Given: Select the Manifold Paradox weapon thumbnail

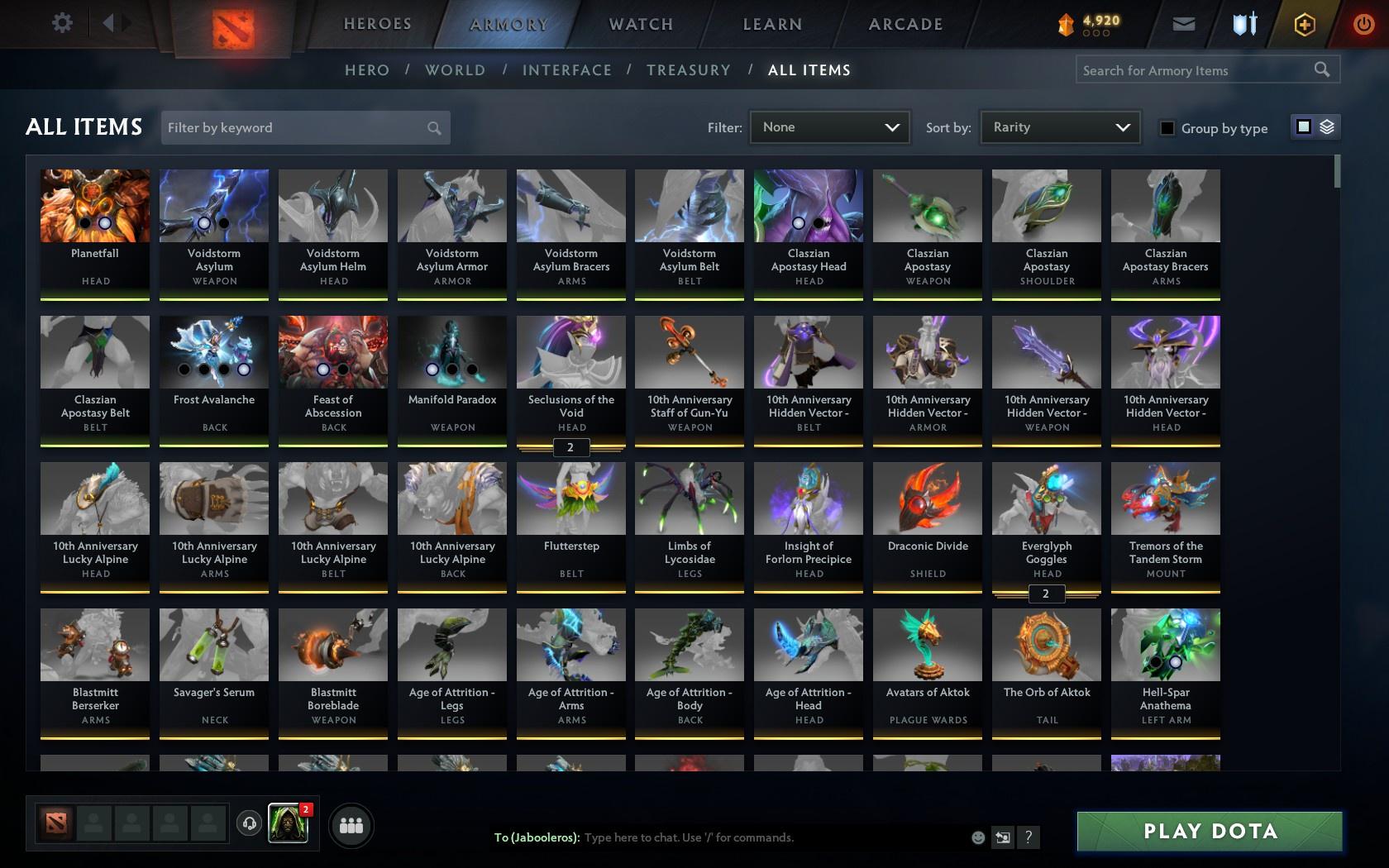Looking at the screenshot, I should 451,351.
